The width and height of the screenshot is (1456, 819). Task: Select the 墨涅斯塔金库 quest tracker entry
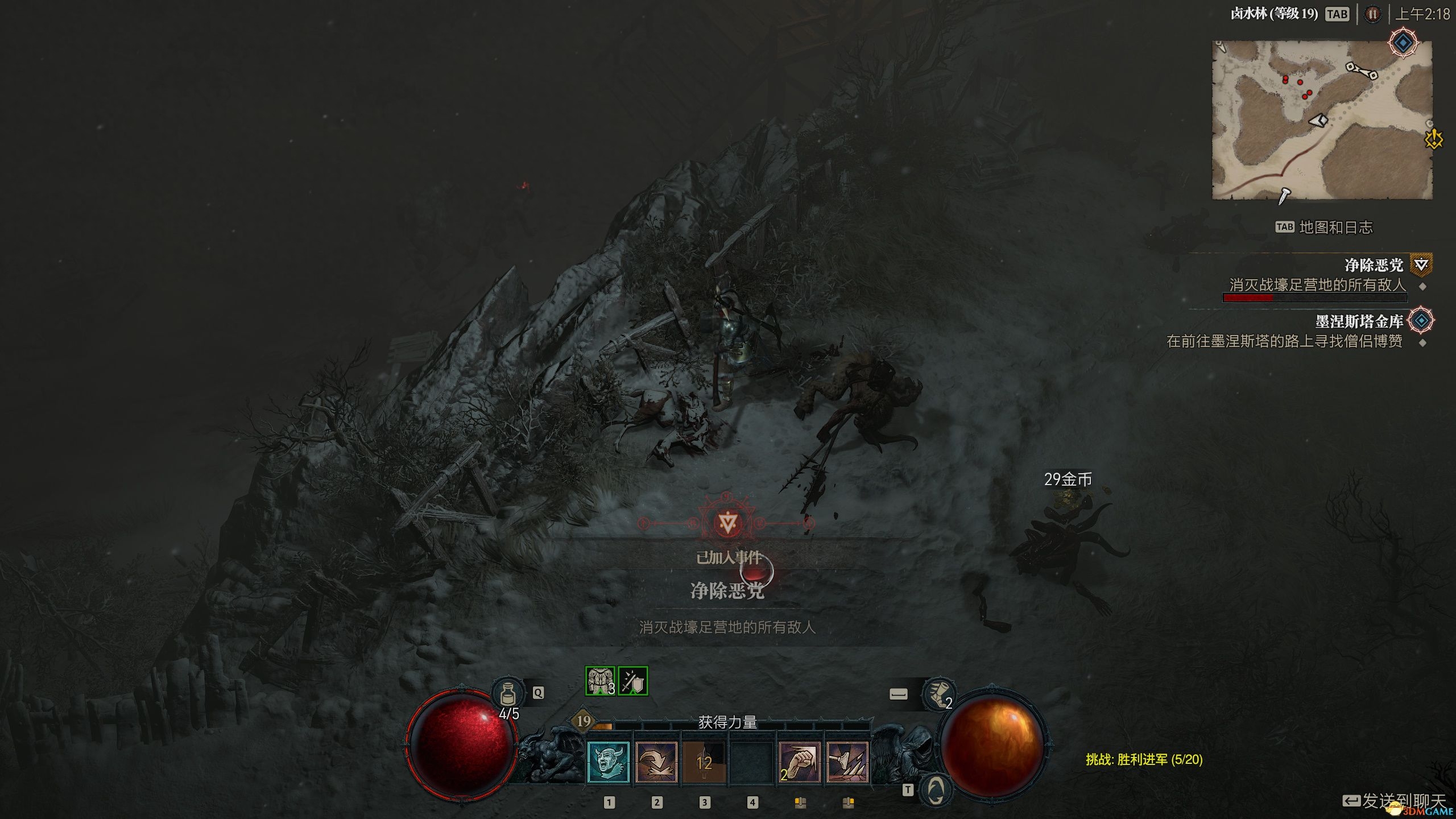pos(1359,322)
